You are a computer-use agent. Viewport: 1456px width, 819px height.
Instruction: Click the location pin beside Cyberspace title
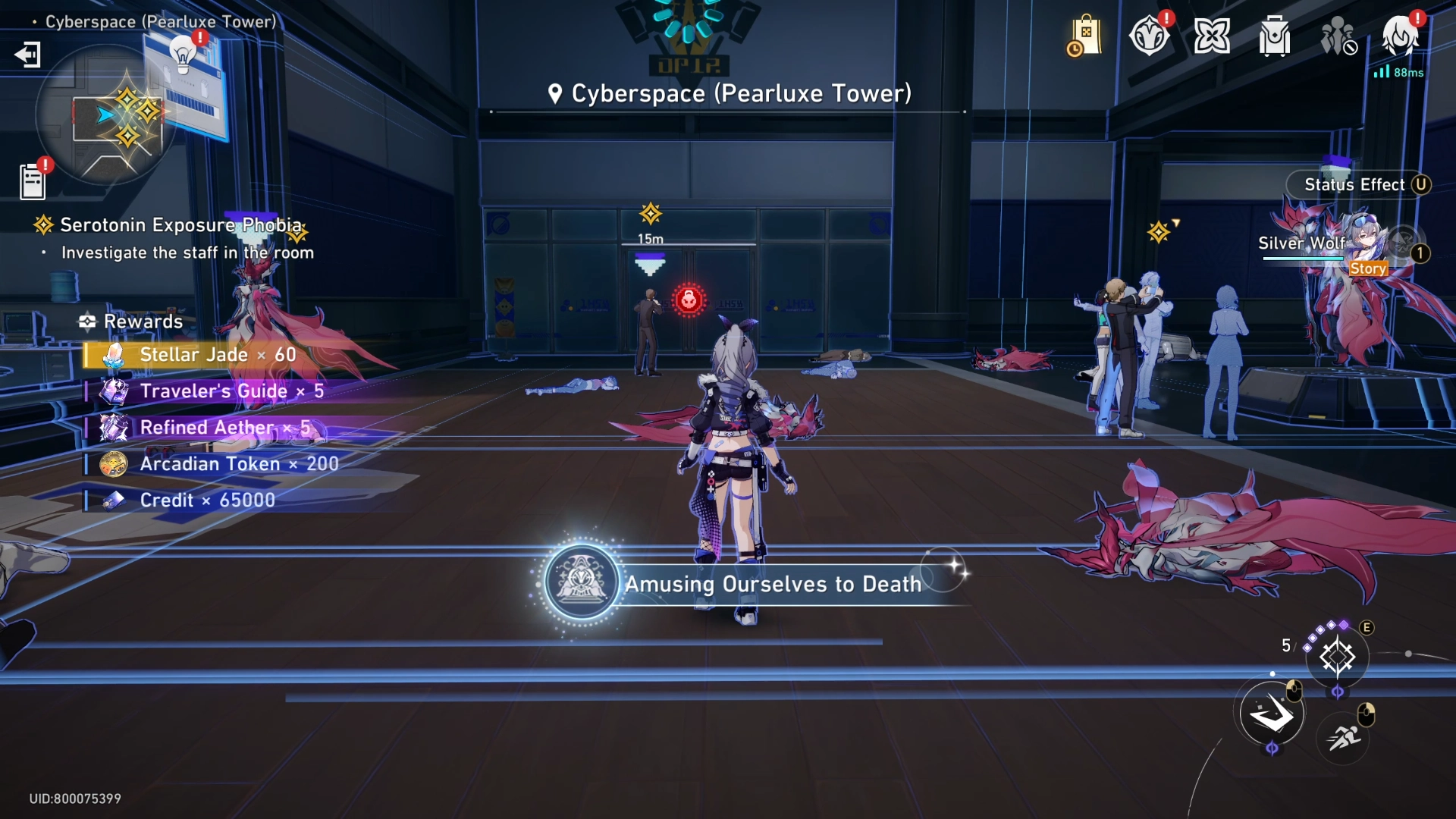tap(556, 93)
